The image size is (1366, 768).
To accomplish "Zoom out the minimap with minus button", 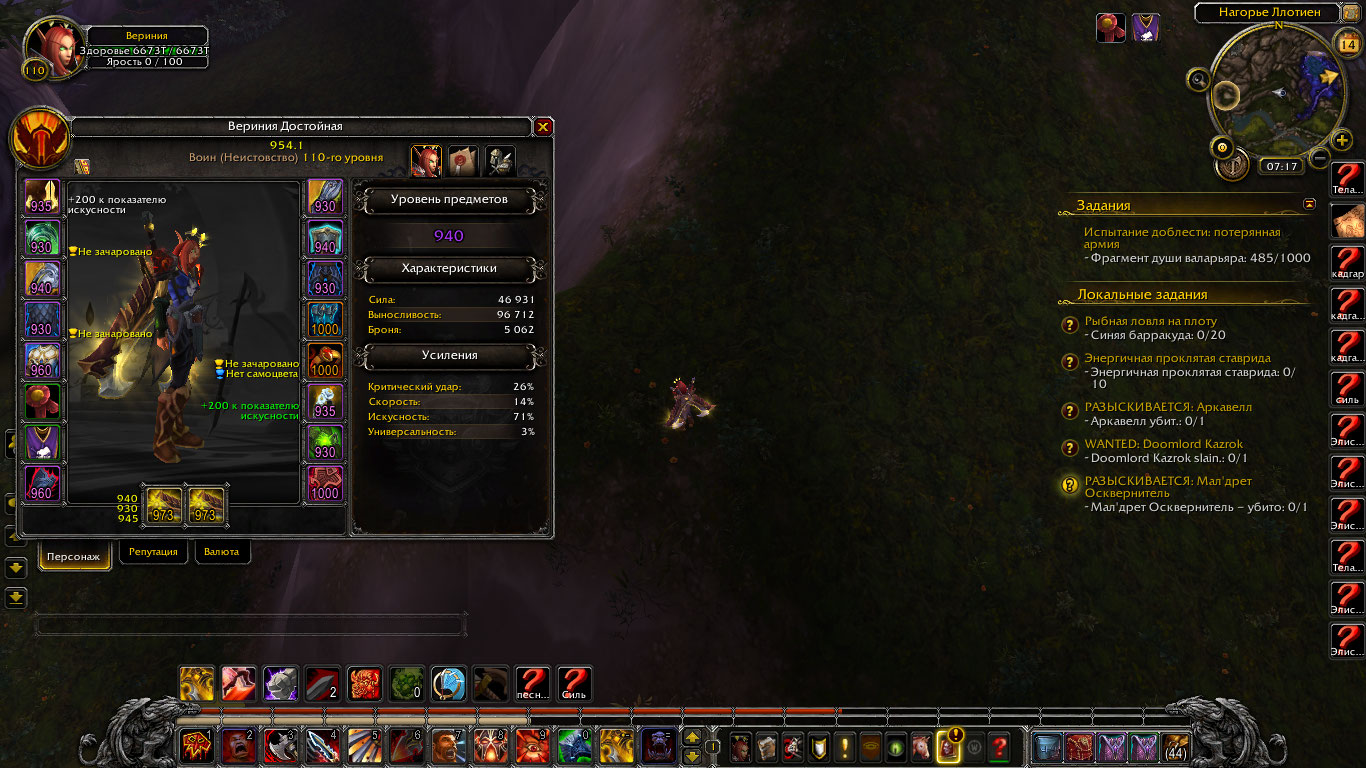I will tap(1320, 158).
